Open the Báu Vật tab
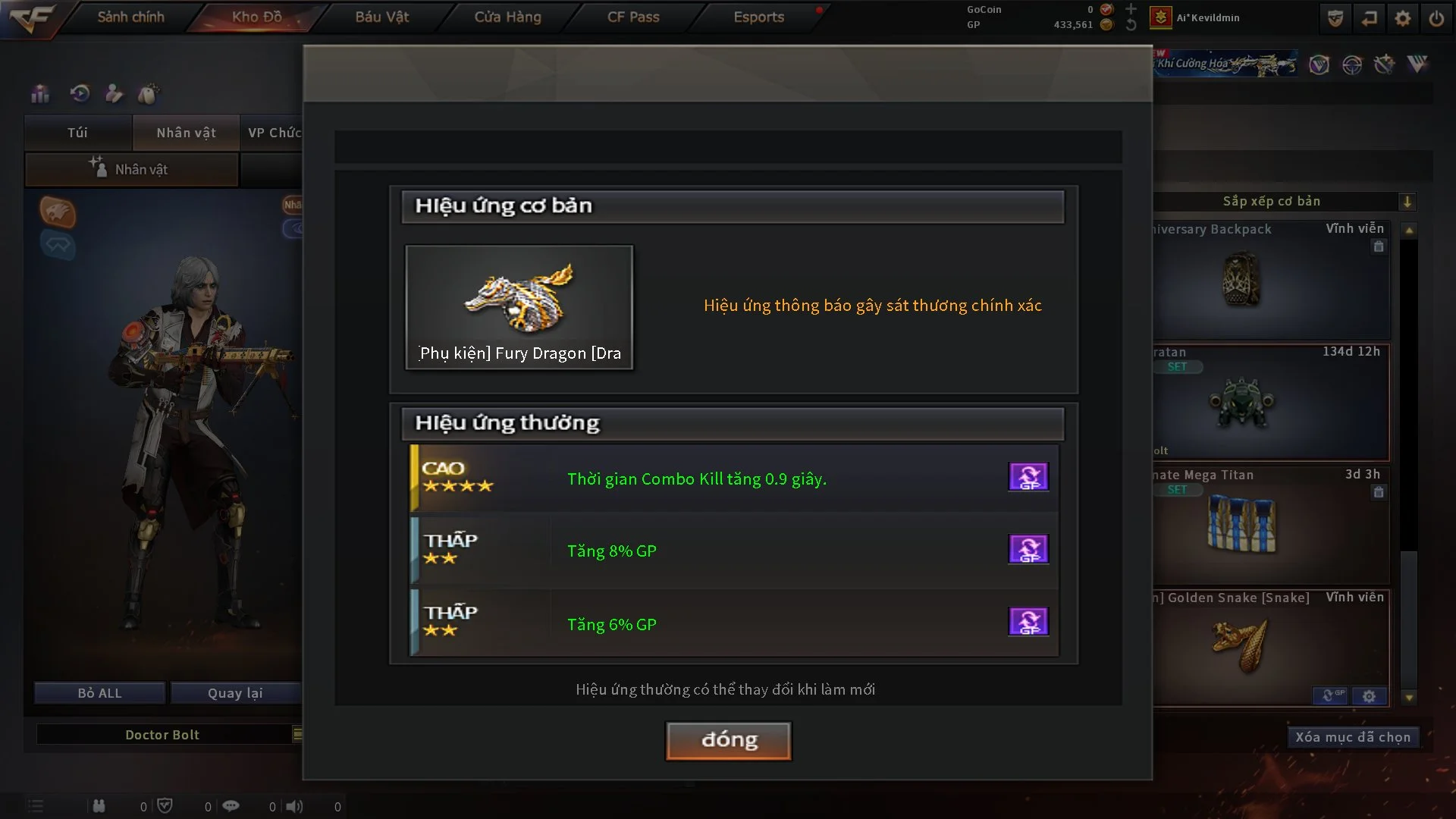The image size is (1456, 819). point(381,17)
